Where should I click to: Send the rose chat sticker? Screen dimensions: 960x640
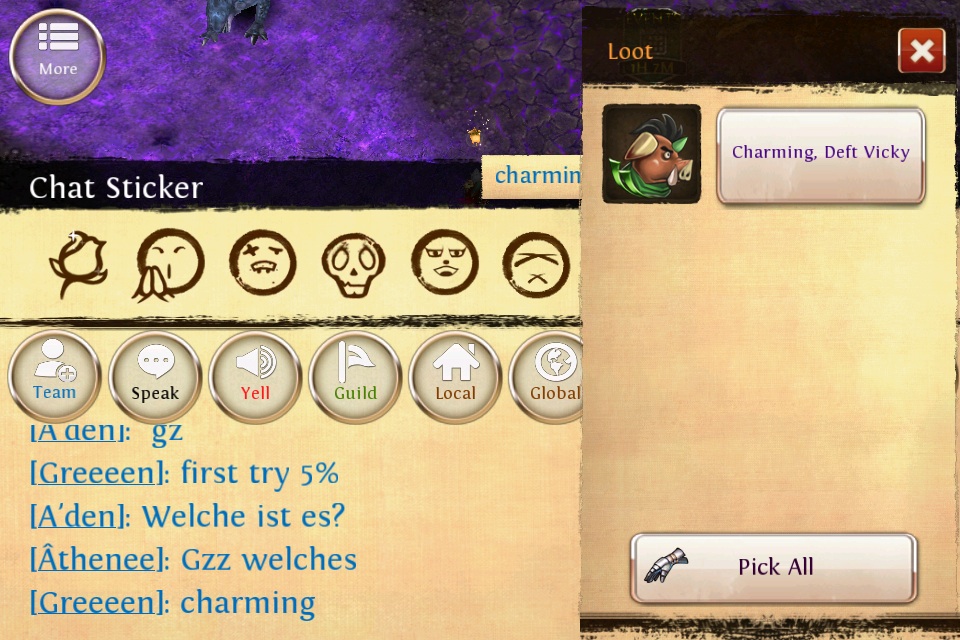tap(78, 264)
